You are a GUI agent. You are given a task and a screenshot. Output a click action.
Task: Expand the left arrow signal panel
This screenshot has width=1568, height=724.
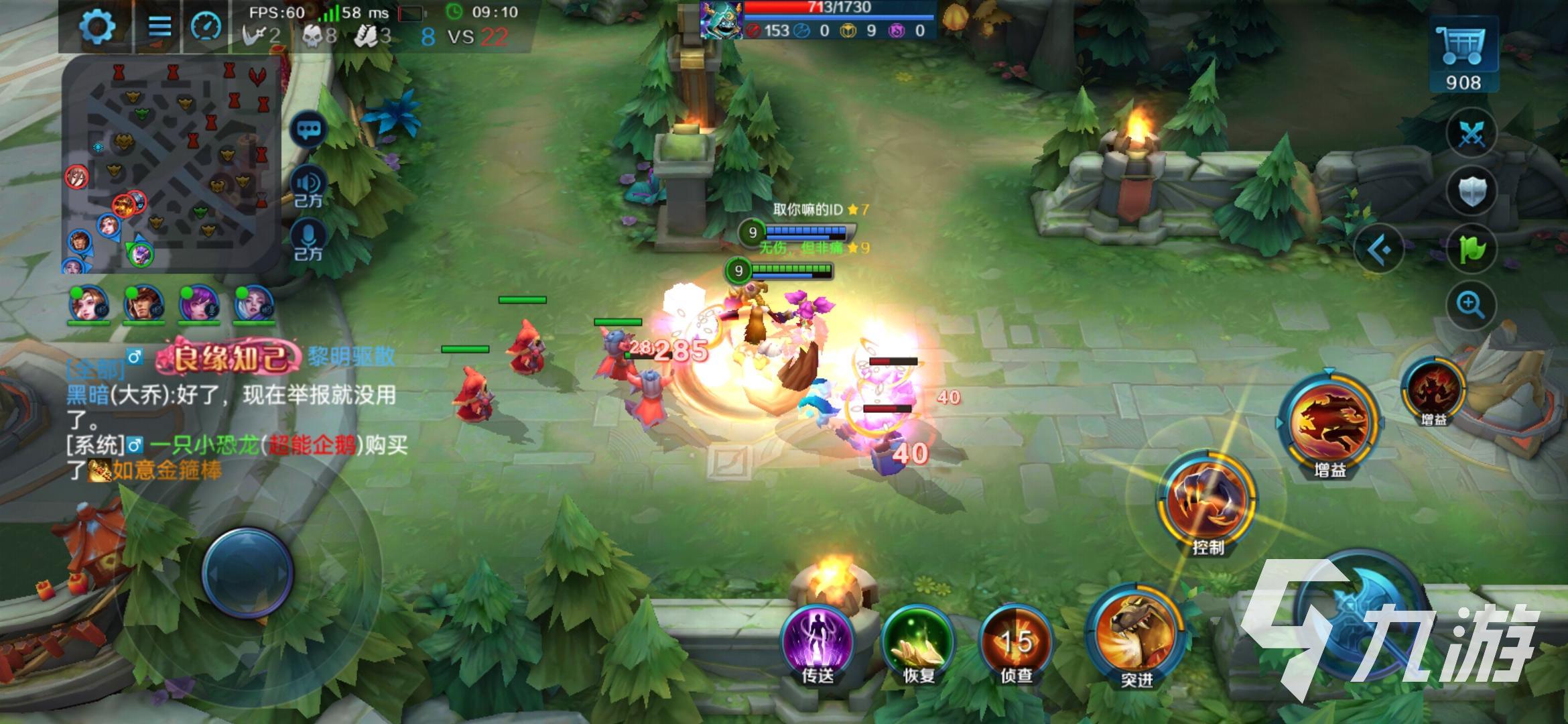[x=1380, y=250]
